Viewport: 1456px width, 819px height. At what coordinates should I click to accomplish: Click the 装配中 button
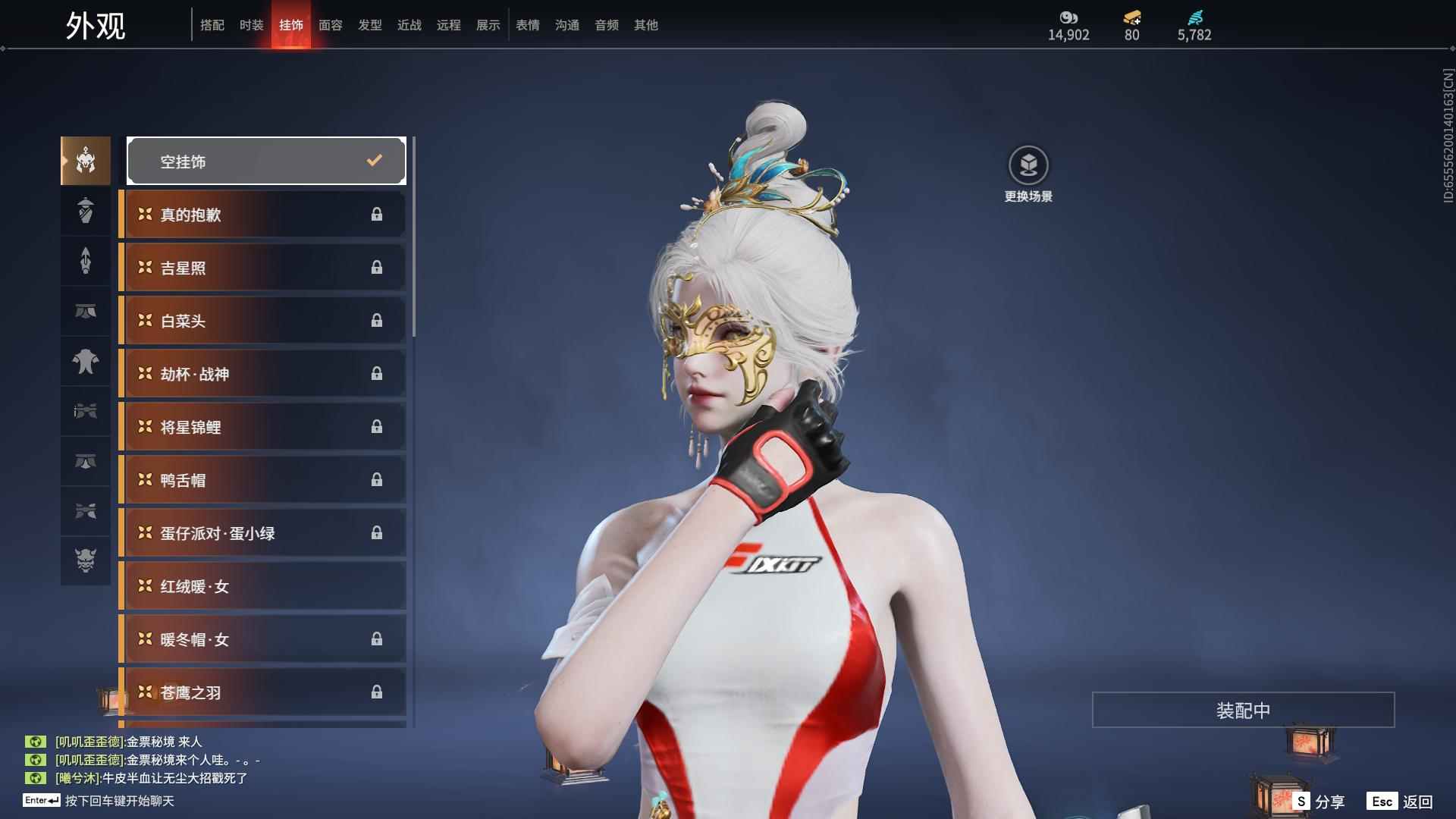(1243, 710)
